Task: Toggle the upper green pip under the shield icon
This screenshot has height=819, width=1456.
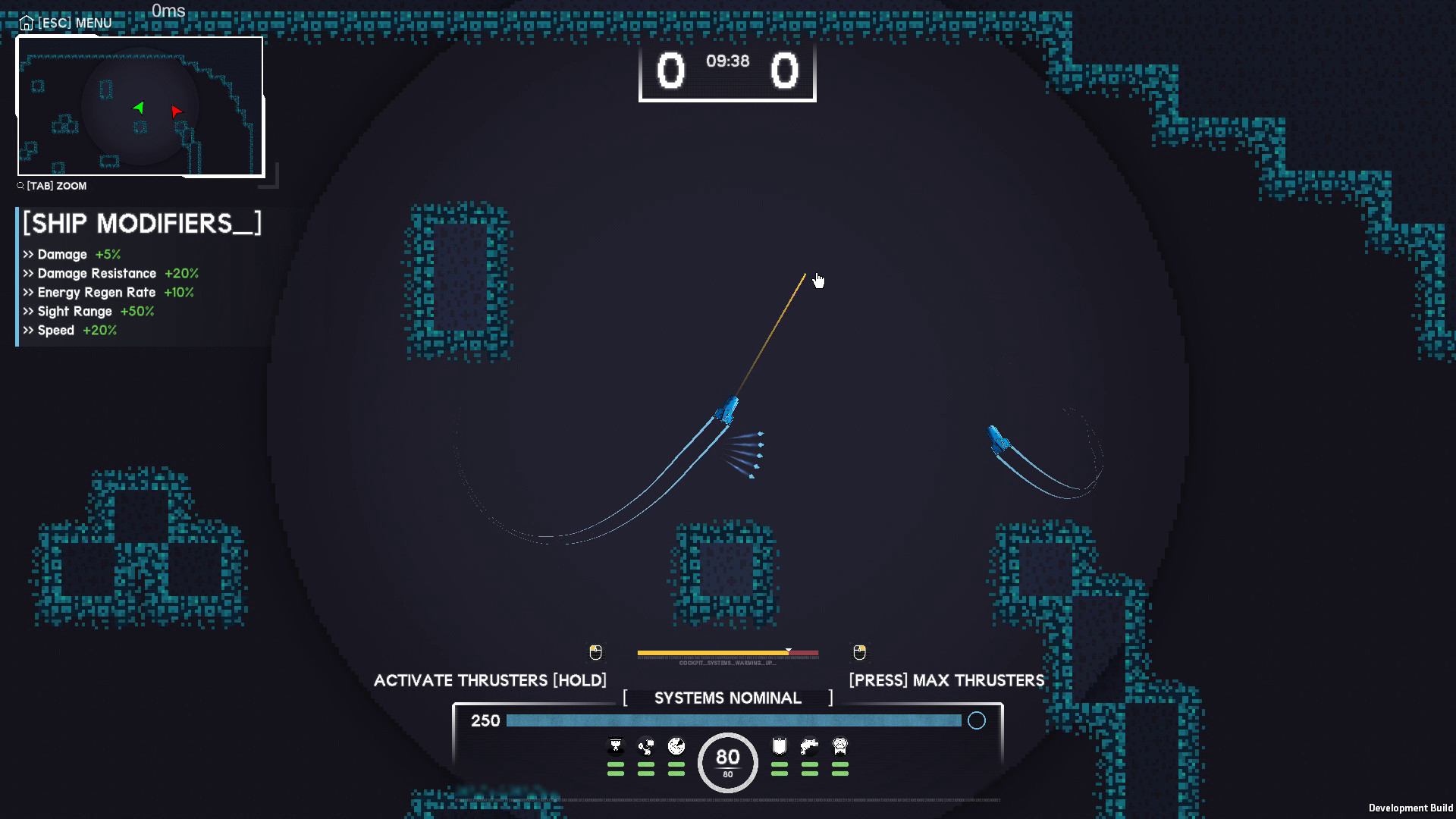Action: pyautogui.click(x=778, y=764)
